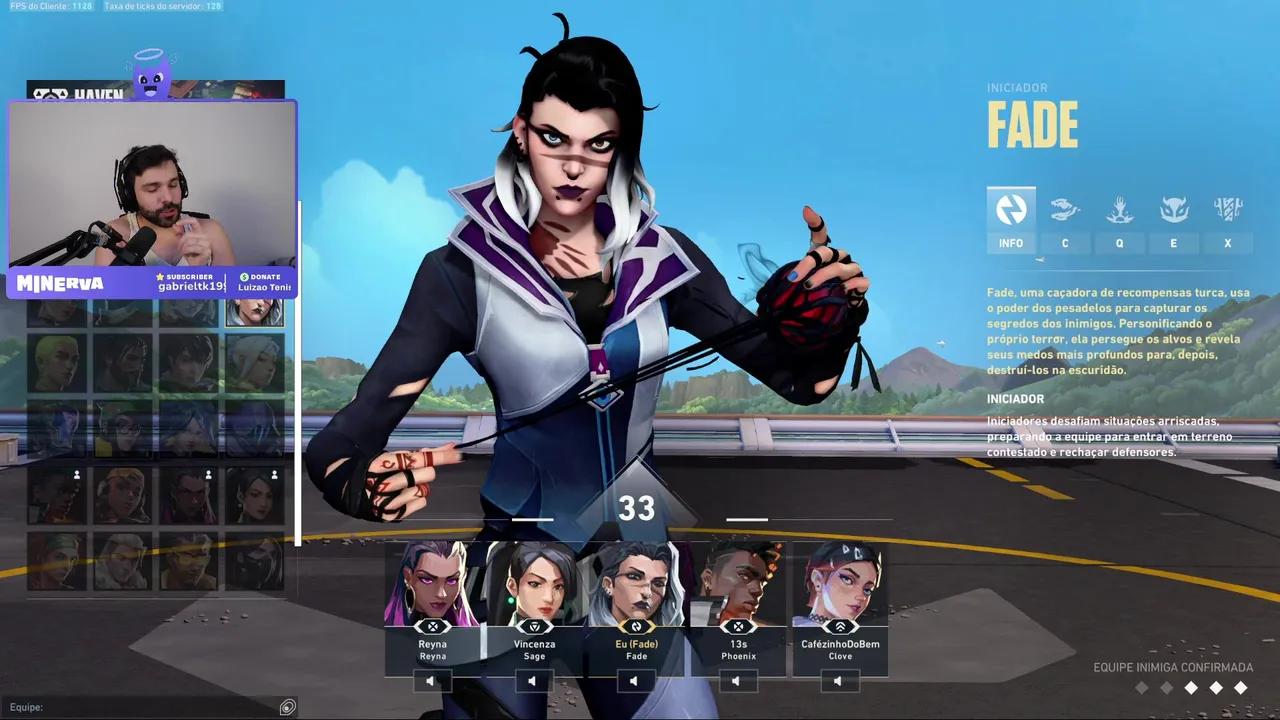This screenshot has width=1280, height=720.
Task: Select the yellow-haired agent portrait in the grid
Action: pyautogui.click(x=58, y=362)
